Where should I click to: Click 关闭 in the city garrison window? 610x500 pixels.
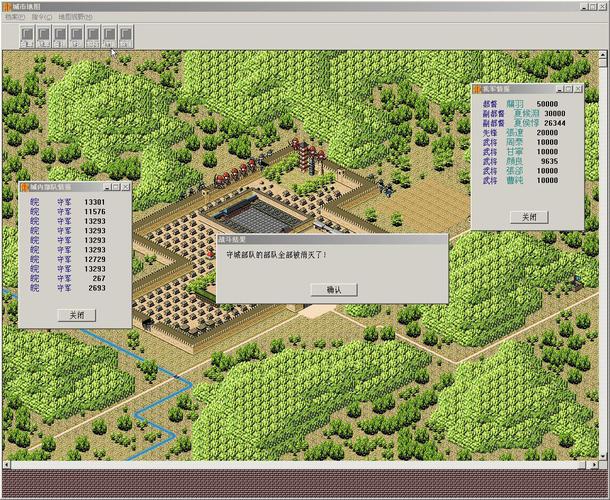(x=76, y=314)
